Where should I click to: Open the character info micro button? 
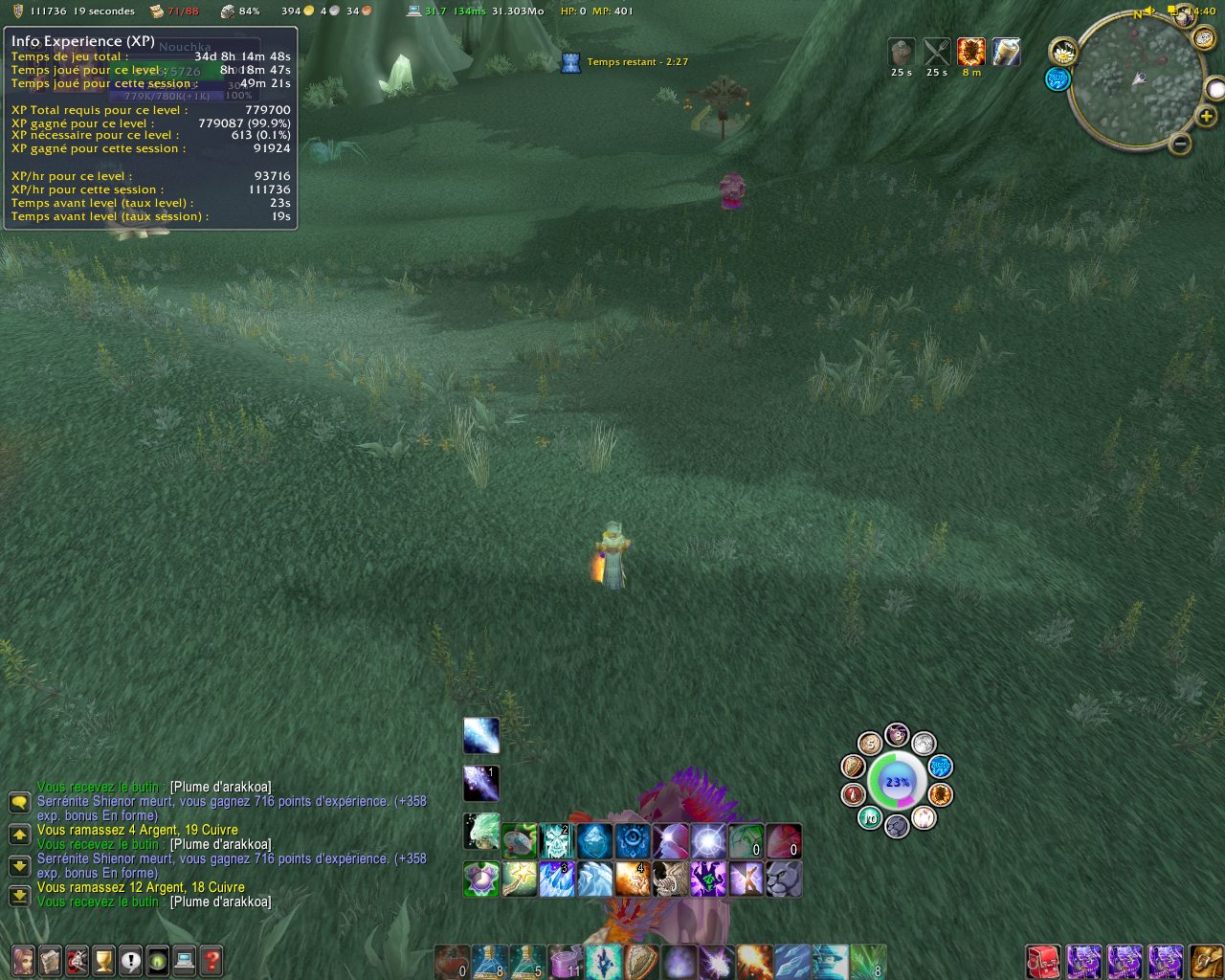click(23, 960)
